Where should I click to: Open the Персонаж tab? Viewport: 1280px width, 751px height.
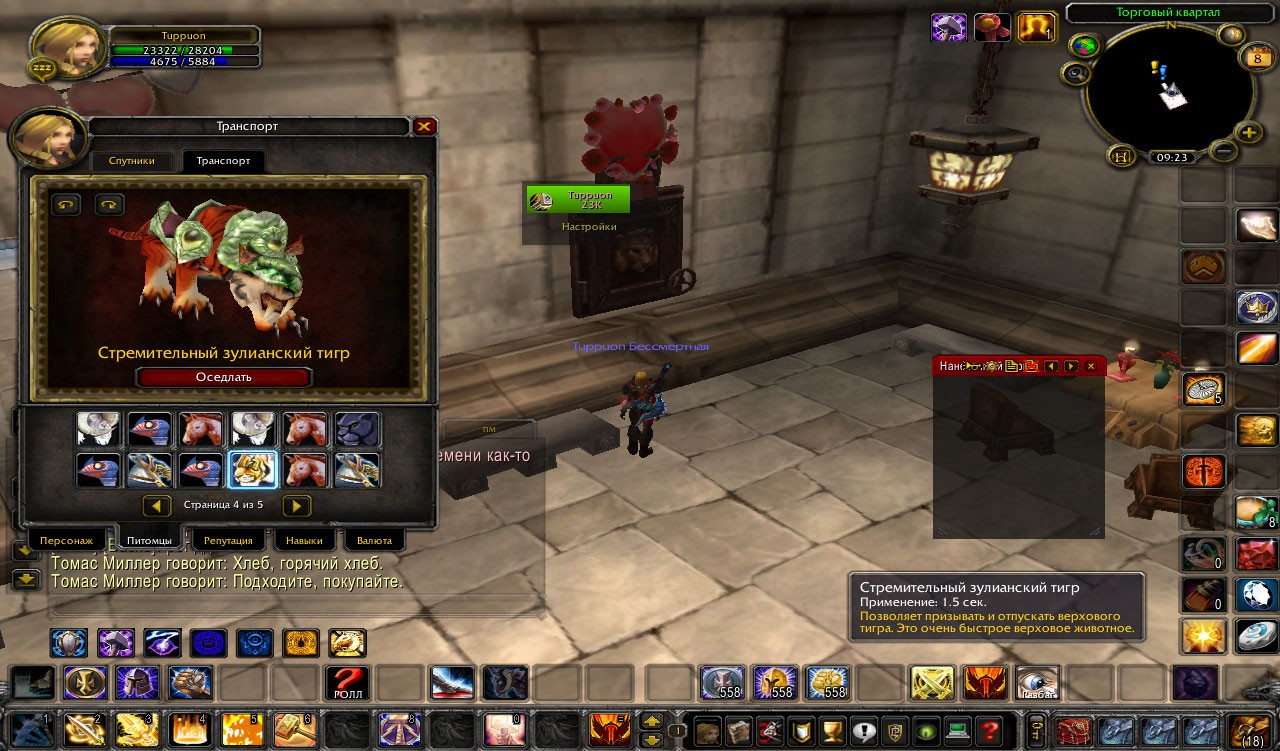66,540
